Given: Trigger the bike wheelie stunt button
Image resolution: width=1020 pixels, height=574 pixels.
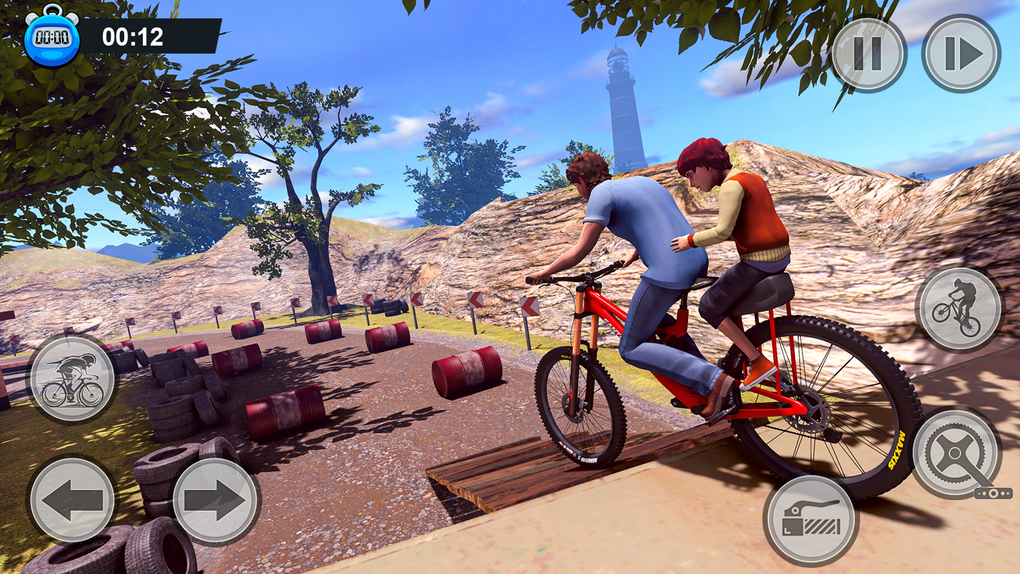Looking at the screenshot, I should pyautogui.click(x=957, y=309).
